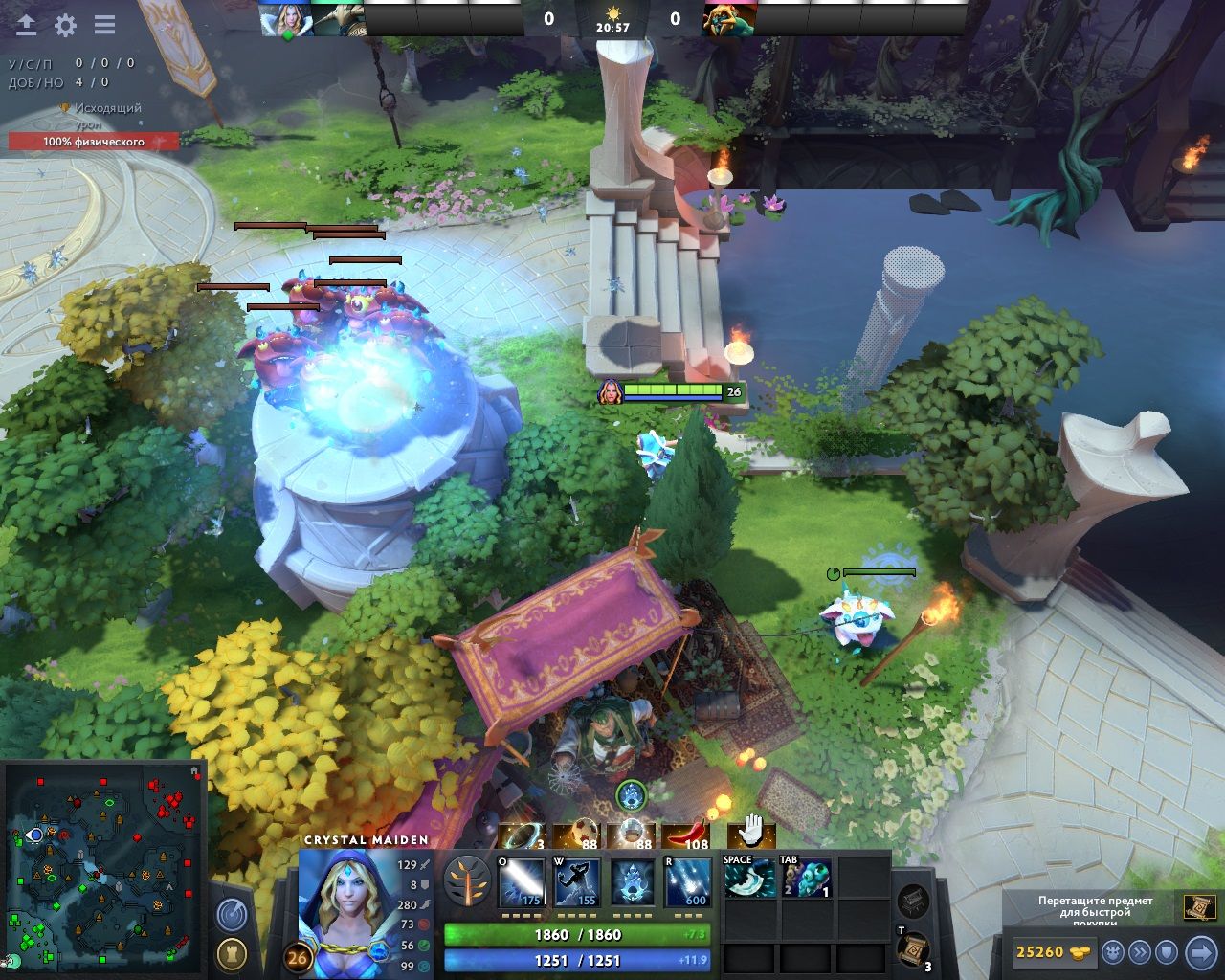Select Crystal Maiden portrait in top bar
This screenshot has width=1225, height=980.
click(x=285, y=19)
